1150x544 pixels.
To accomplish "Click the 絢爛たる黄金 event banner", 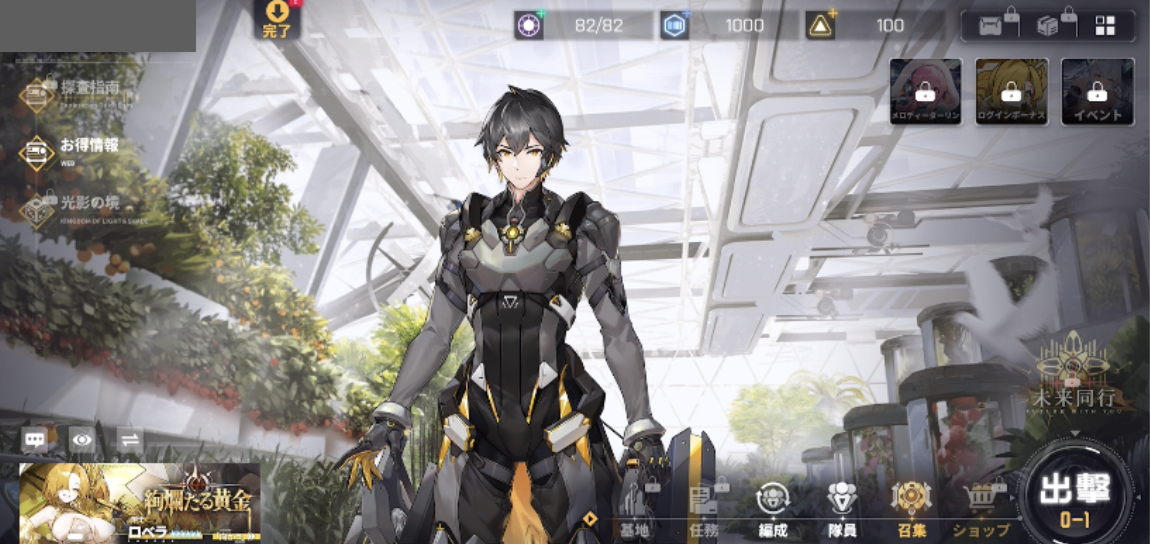I will (x=140, y=502).
